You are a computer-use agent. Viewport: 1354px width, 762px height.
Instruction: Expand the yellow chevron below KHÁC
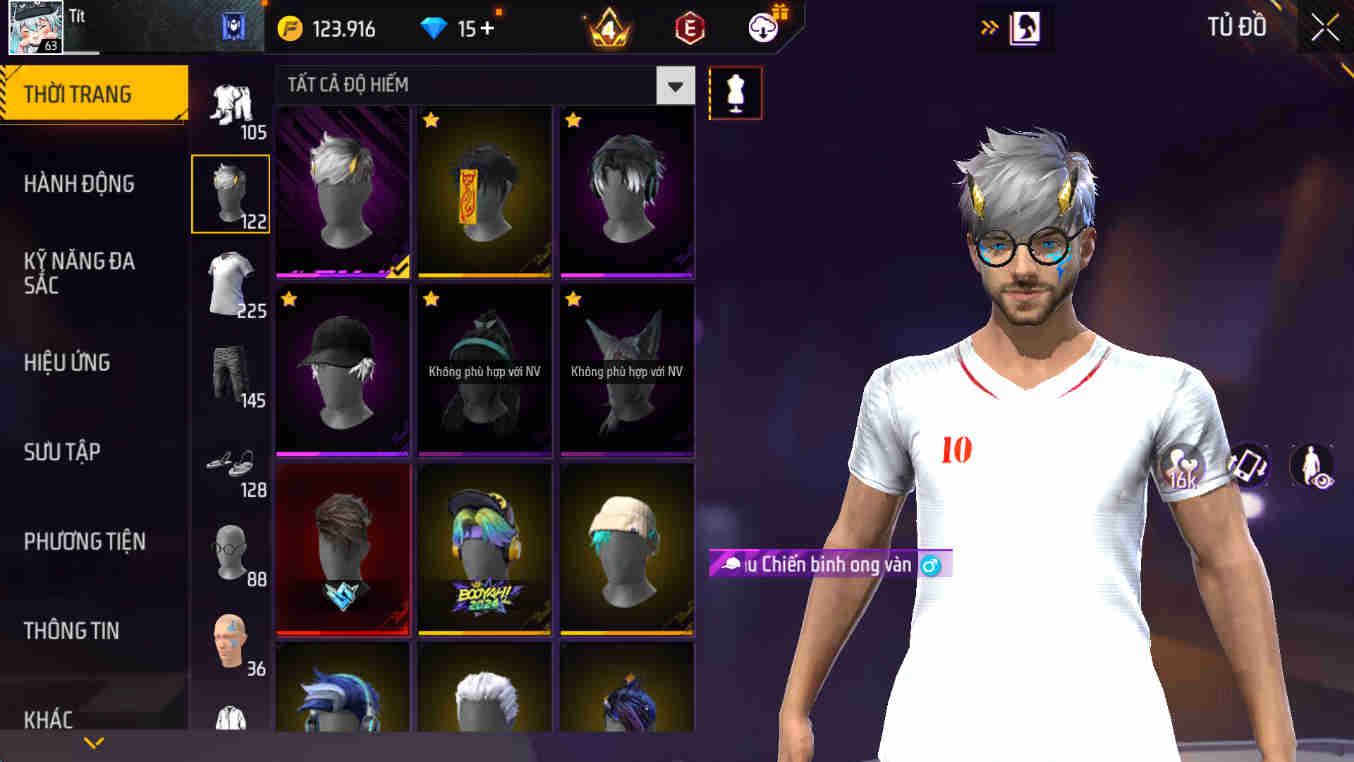point(93,743)
